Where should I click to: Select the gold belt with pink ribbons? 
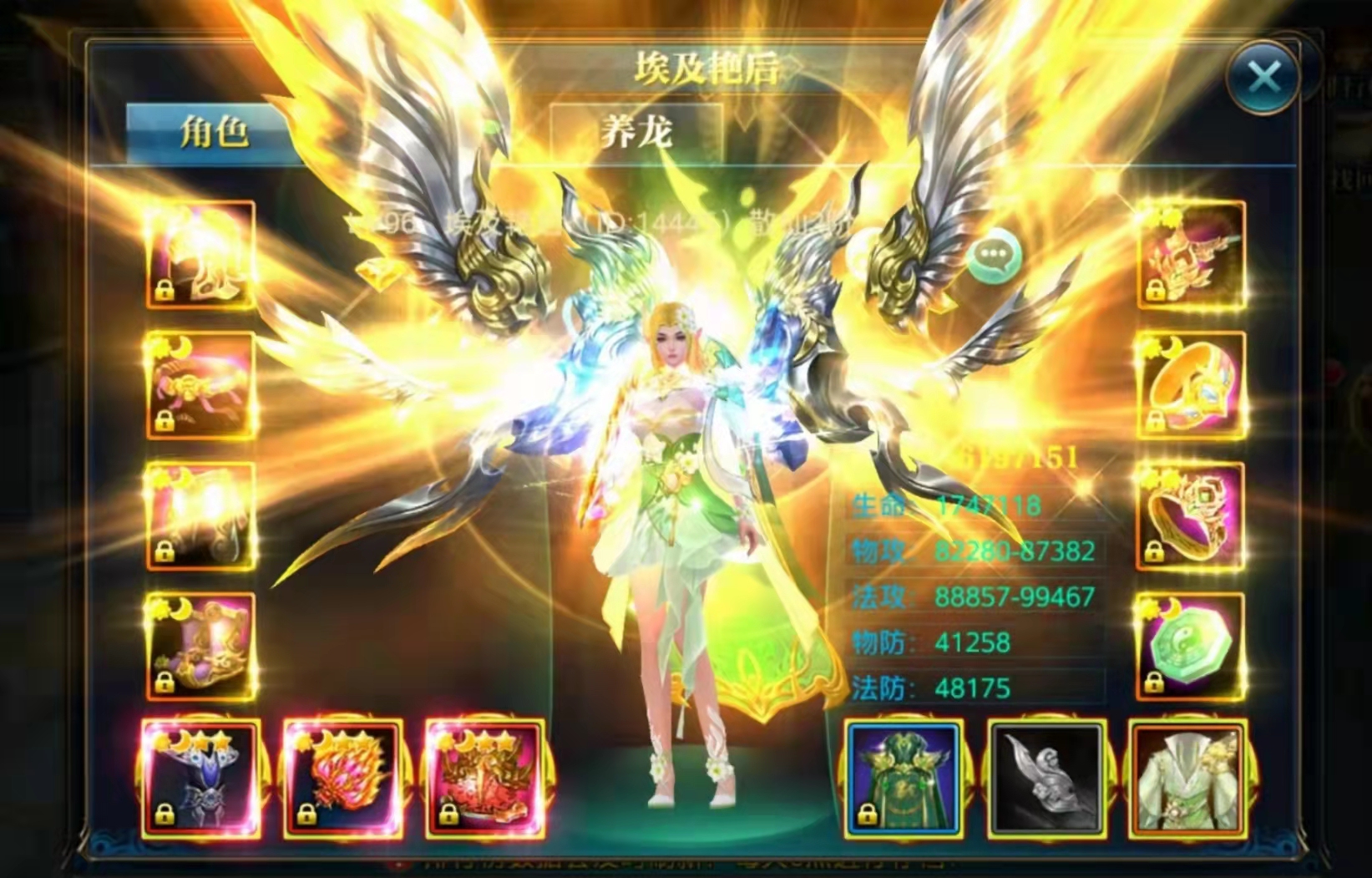(x=201, y=386)
